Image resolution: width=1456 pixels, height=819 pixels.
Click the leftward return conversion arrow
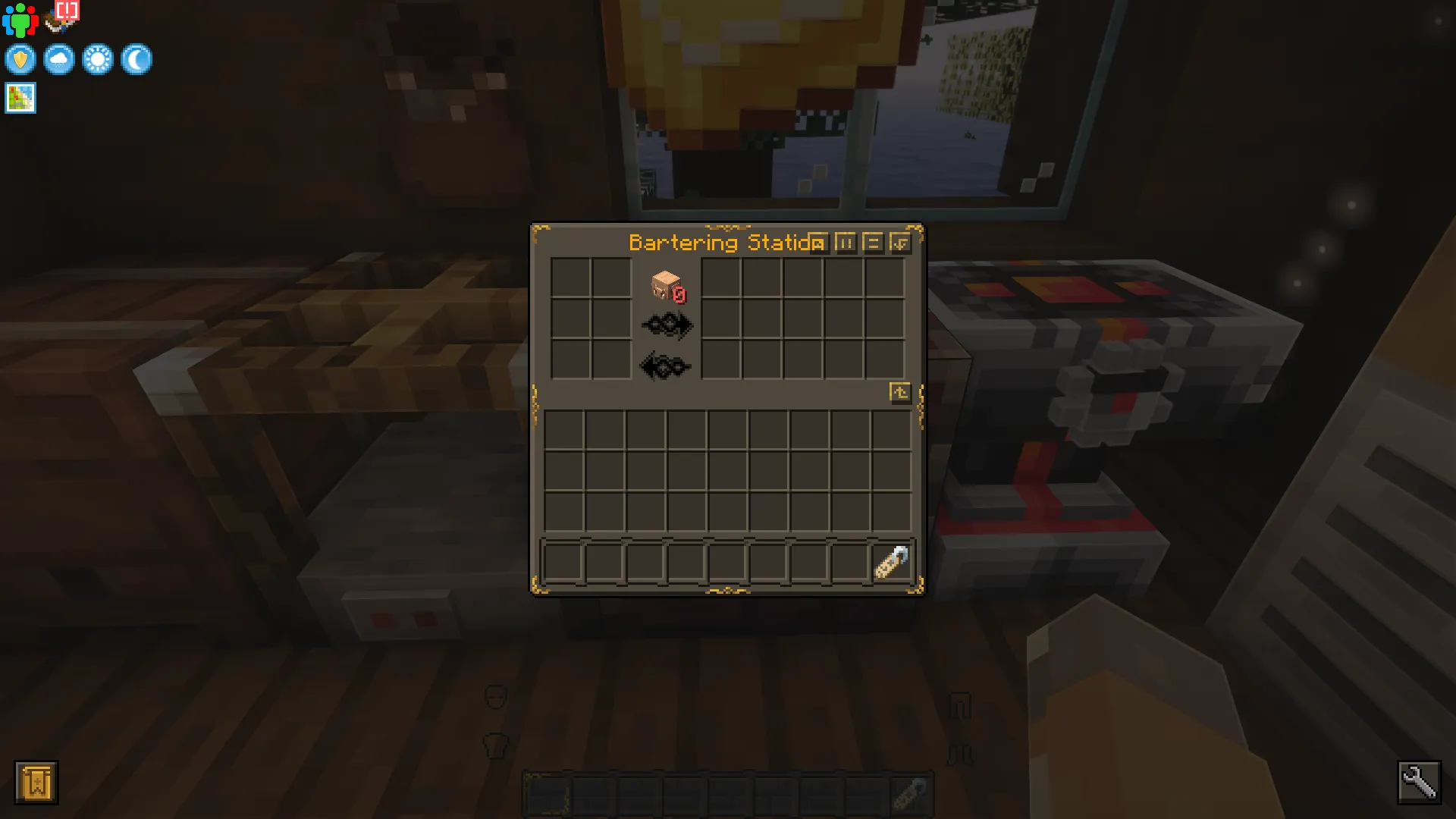(x=665, y=366)
